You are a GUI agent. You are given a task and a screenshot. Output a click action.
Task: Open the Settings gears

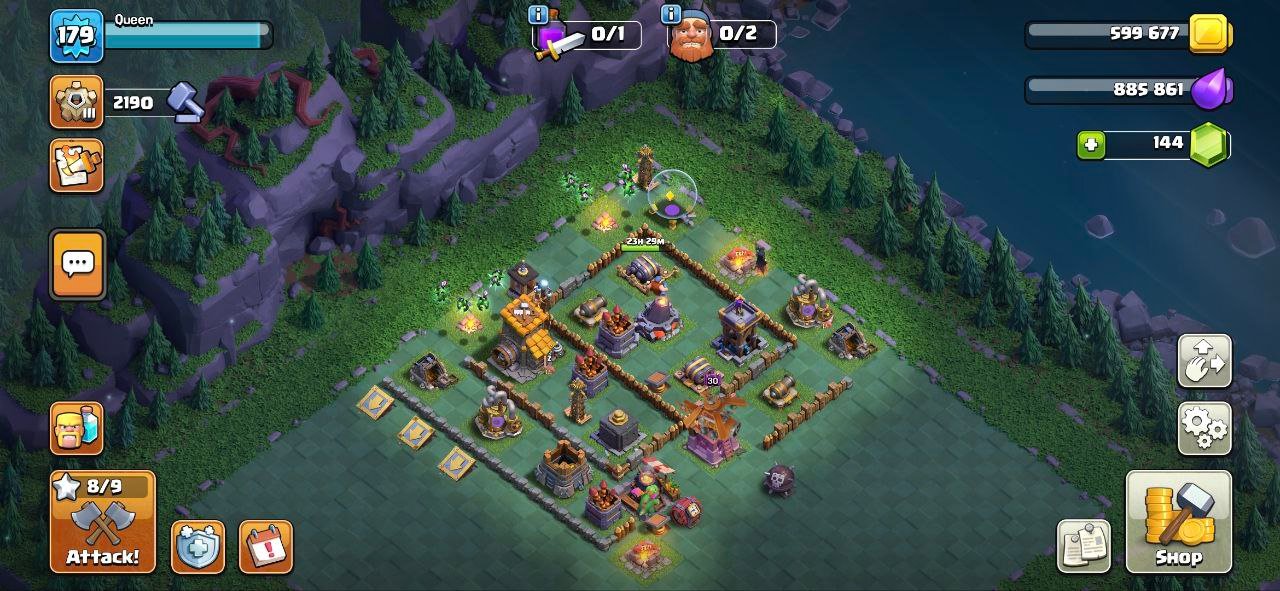(1204, 429)
